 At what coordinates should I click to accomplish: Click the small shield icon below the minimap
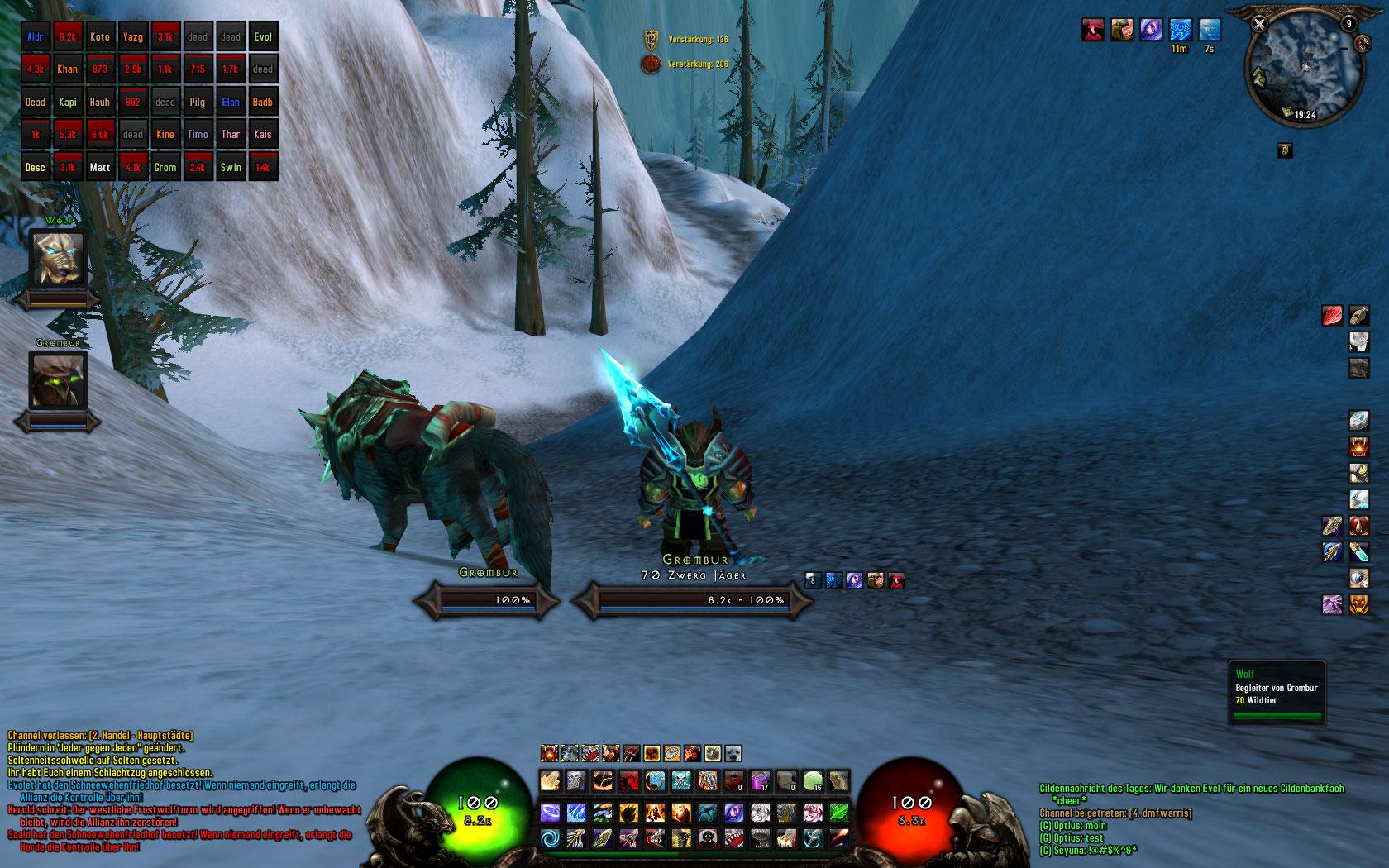coord(1284,150)
